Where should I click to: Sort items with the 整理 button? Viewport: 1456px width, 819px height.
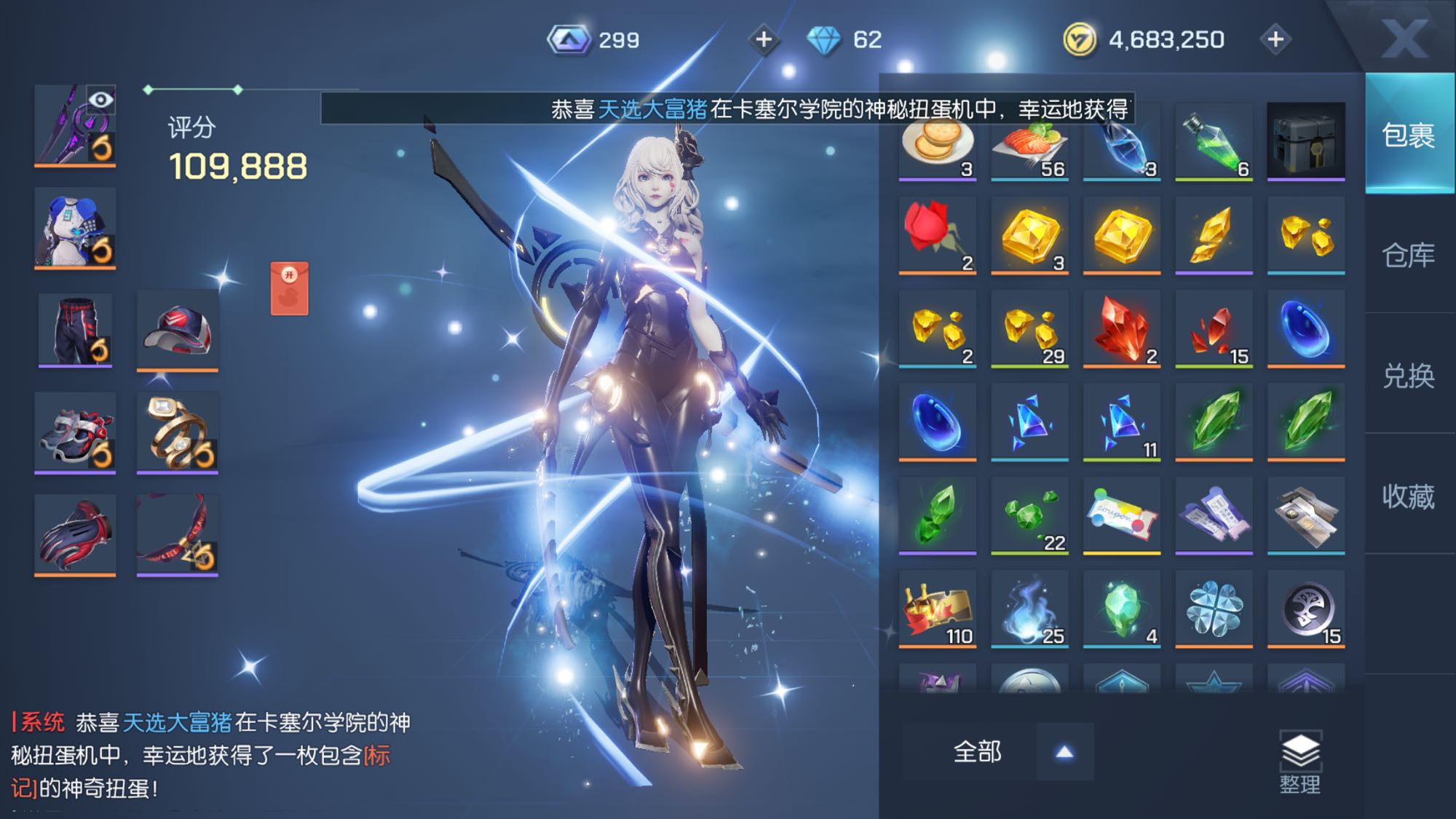[1299, 762]
